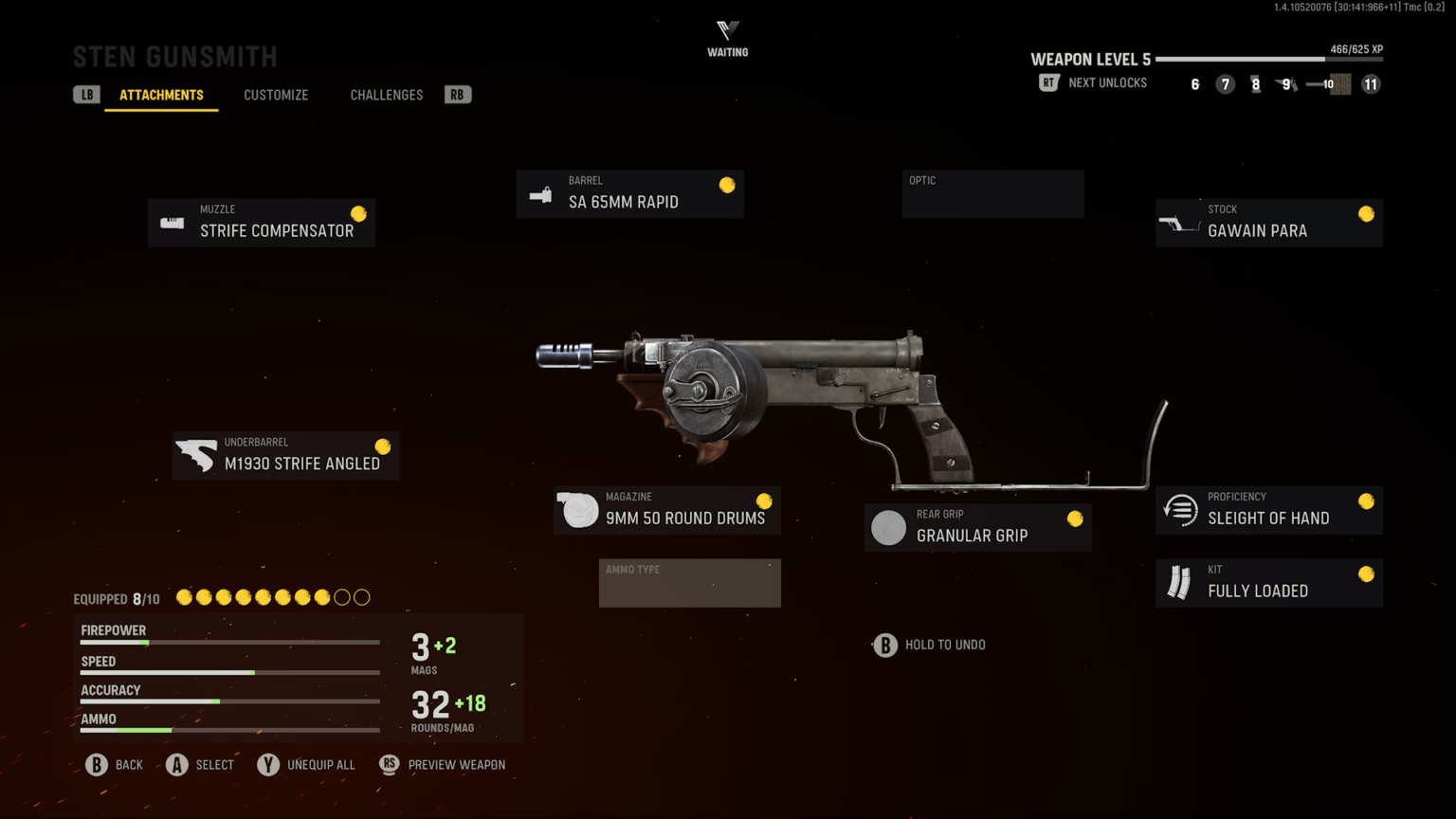Viewport: 1456px width, 819px height.
Task: Click Hold to Undo
Action: pos(929,645)
